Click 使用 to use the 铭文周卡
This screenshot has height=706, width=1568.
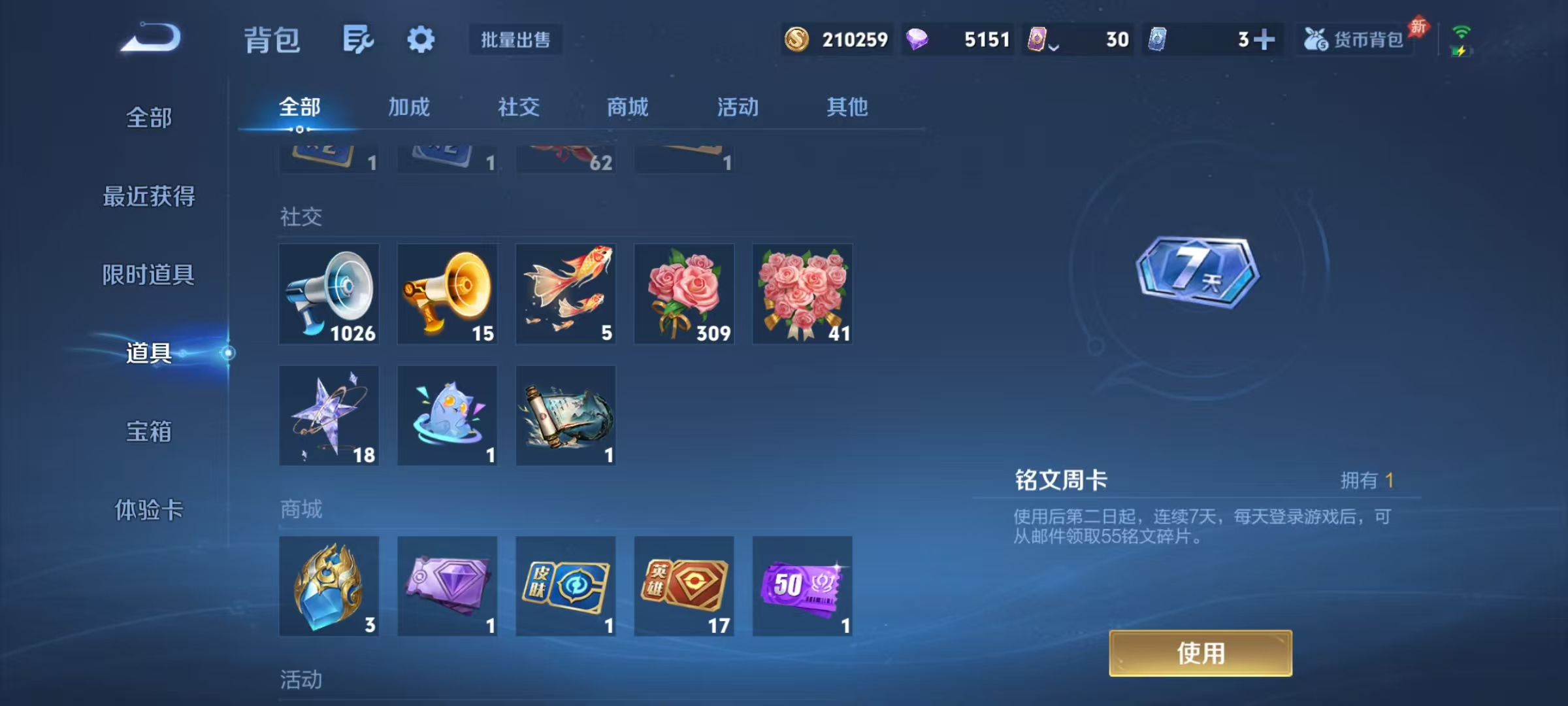(x=1201, y=653)
